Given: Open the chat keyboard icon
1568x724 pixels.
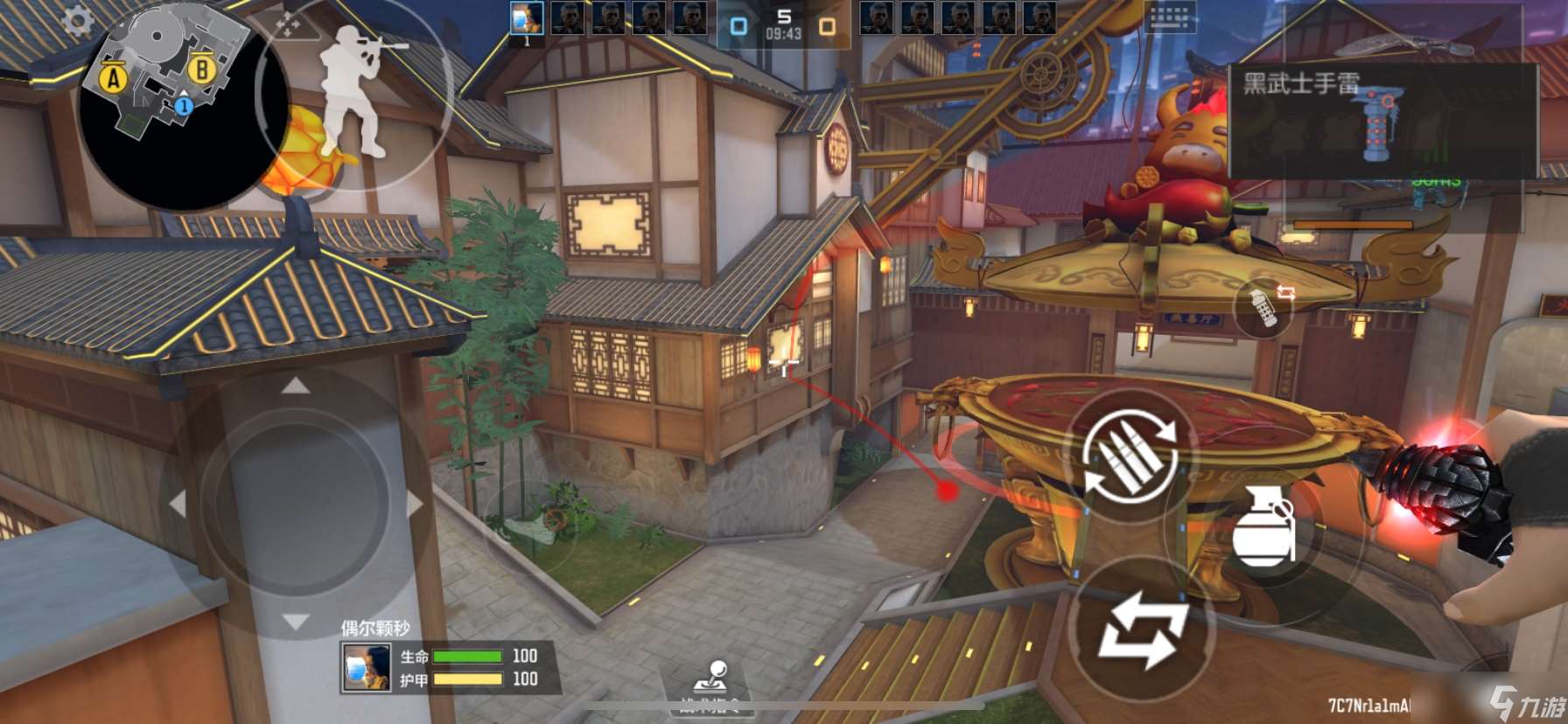Looking at the screenshot, I should (x=1169, y=17).
